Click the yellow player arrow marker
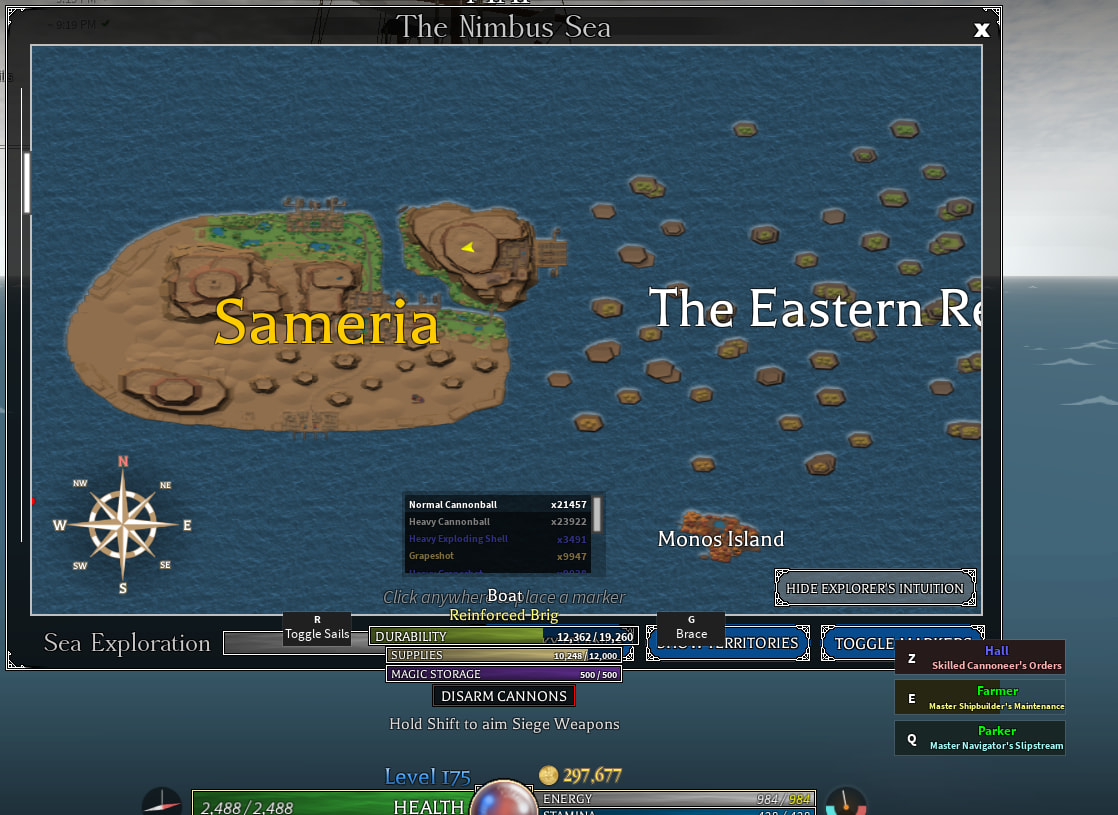This screenshot has width=1118, height=815. (x=467, y=247)
